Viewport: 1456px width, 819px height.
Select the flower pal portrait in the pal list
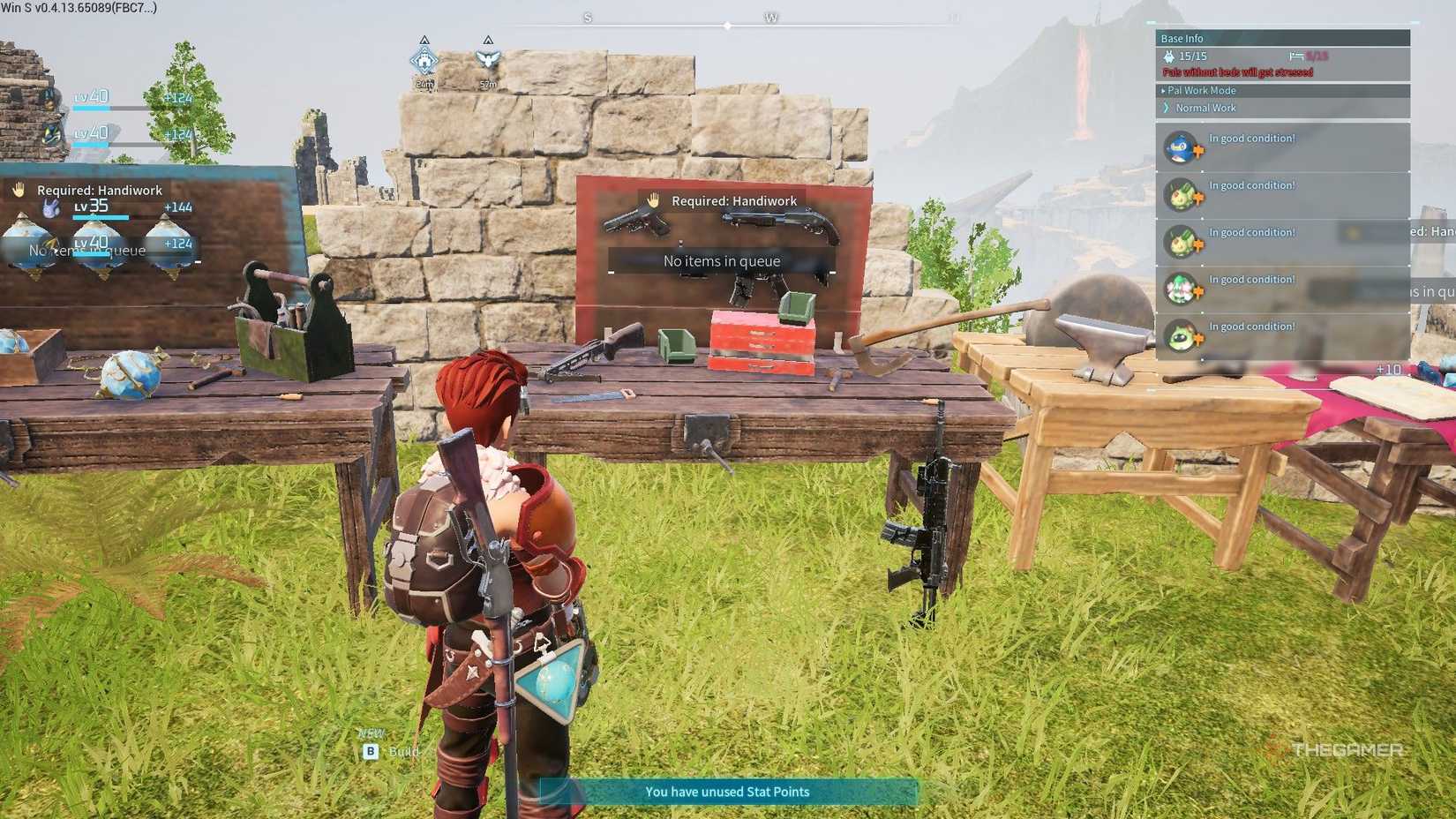1179,286
